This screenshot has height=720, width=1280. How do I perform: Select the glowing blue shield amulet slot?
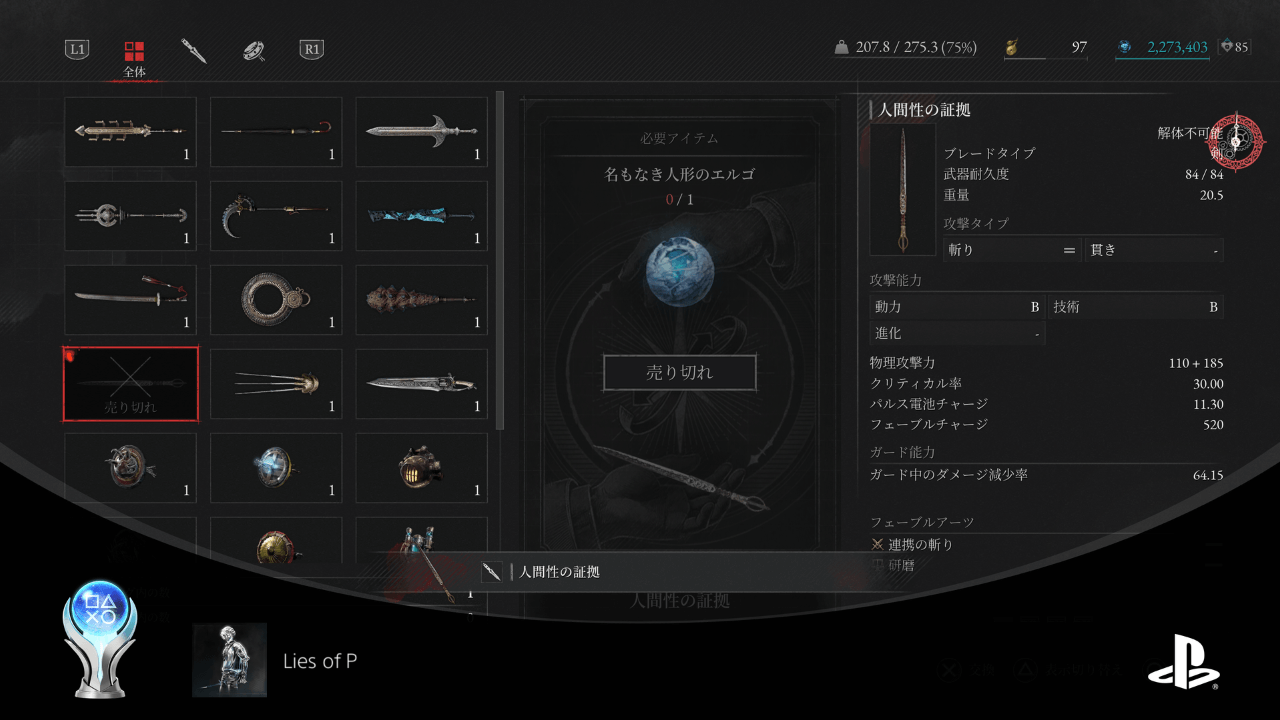[276, 467]
